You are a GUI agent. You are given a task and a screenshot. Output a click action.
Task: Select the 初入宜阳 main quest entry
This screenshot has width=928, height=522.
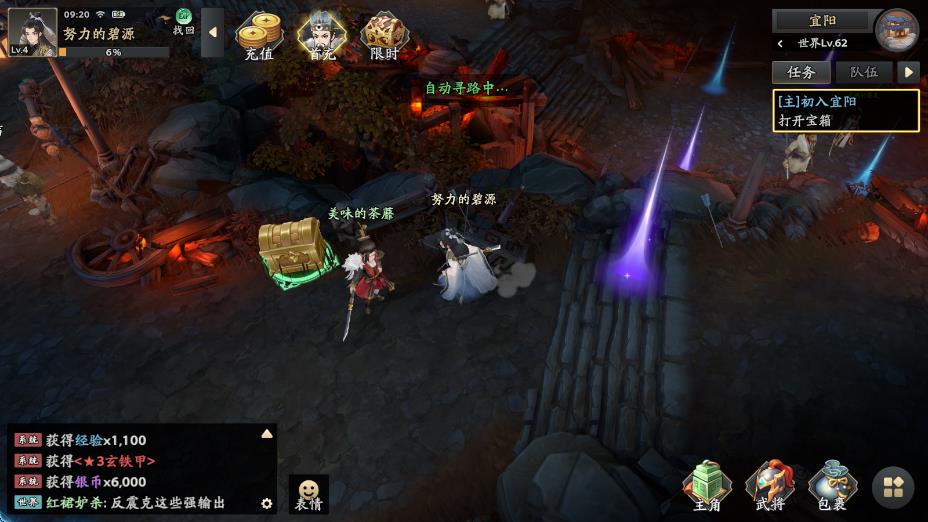[845, 110]
